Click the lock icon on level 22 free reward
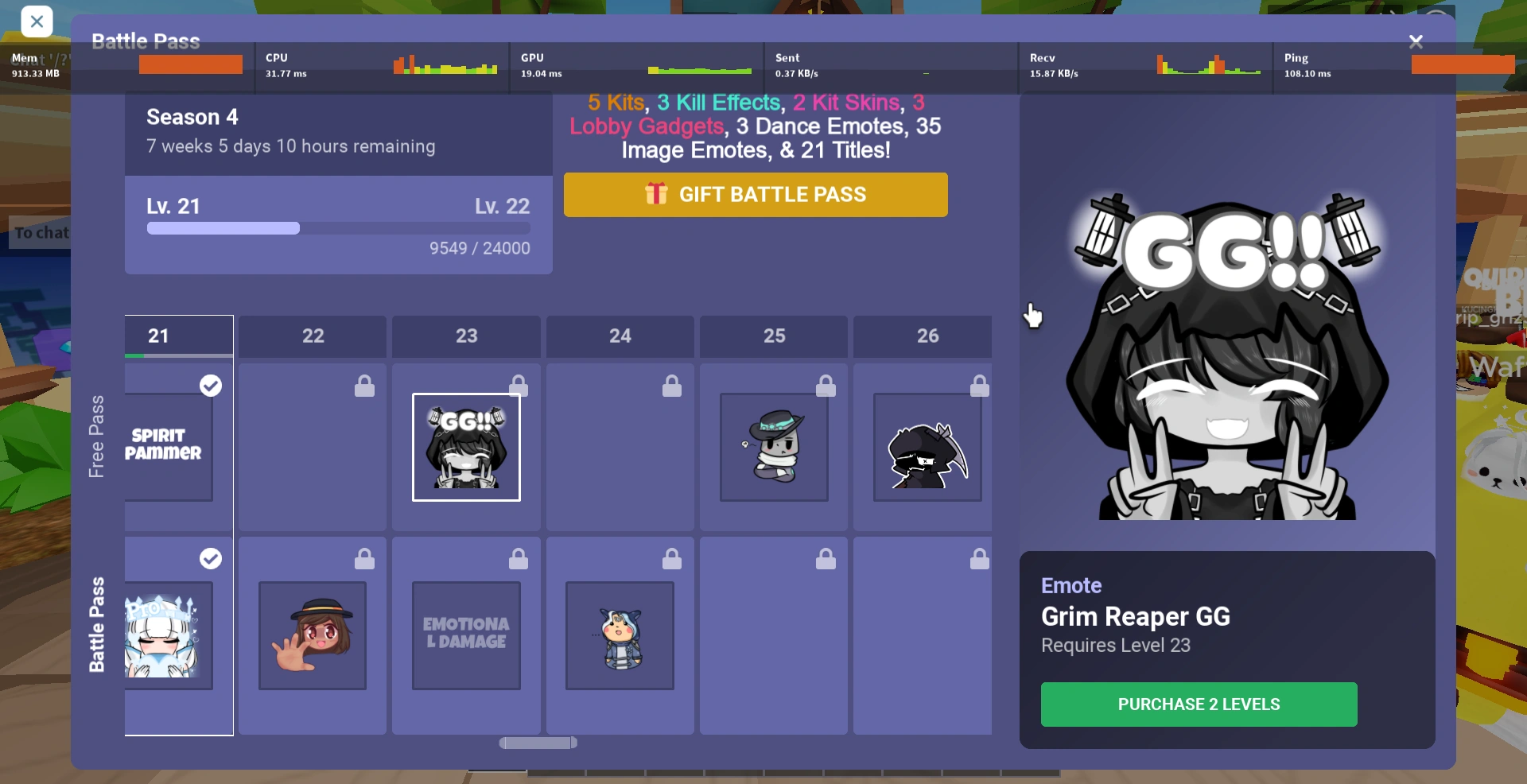 tap(364, 386)
